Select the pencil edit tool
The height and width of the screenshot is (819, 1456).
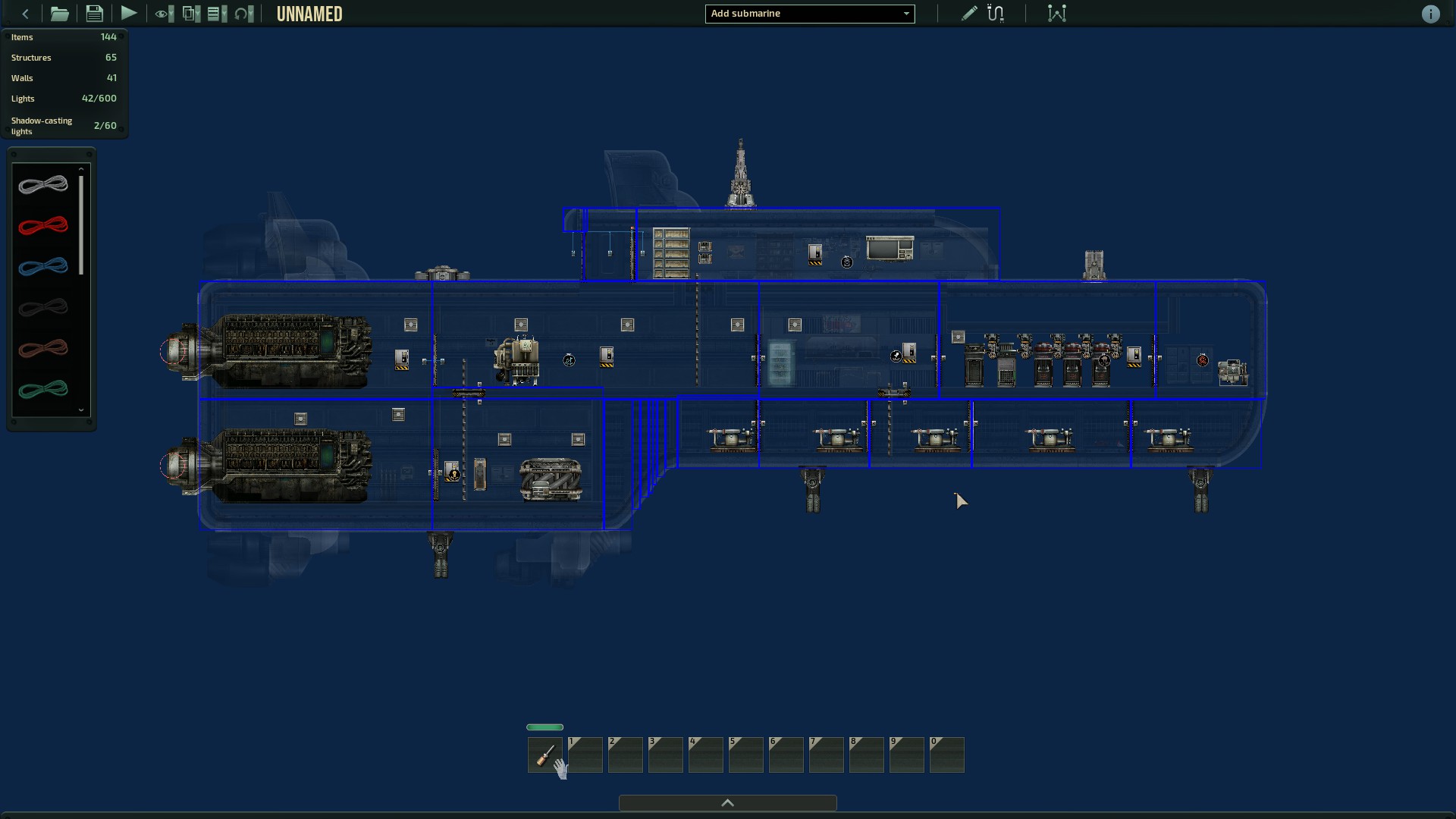[x=968, y=13]
